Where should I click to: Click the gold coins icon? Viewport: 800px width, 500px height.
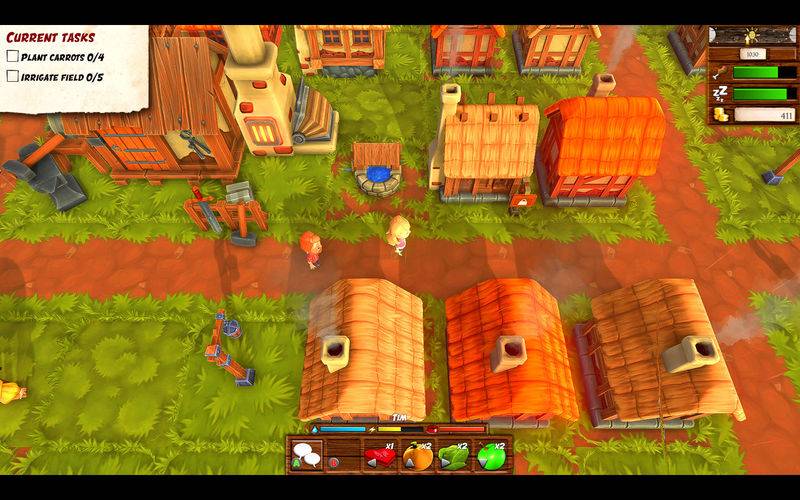pyautogui.click(x=722, y=115)
